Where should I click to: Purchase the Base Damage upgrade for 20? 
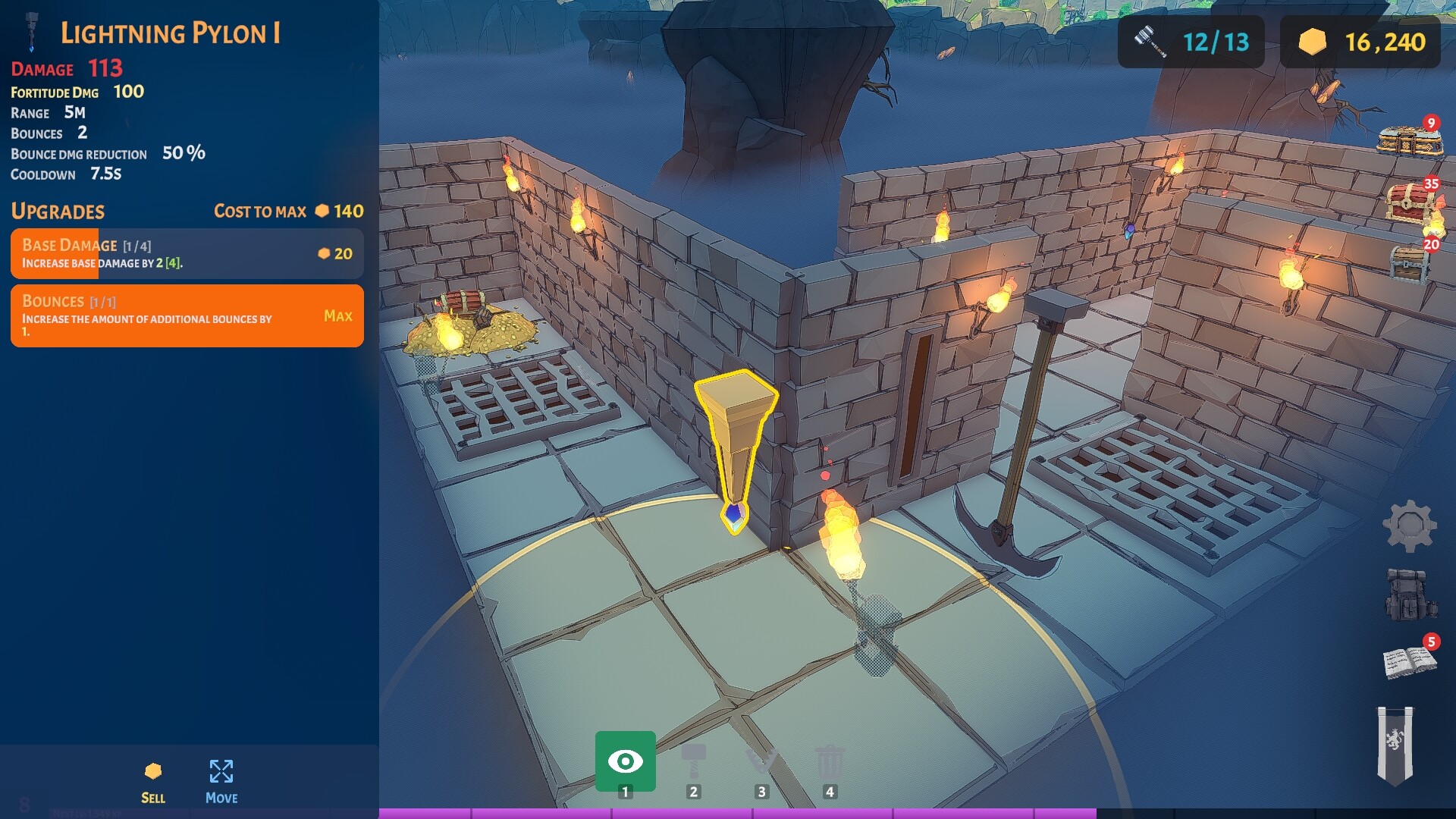pos(187,253)
